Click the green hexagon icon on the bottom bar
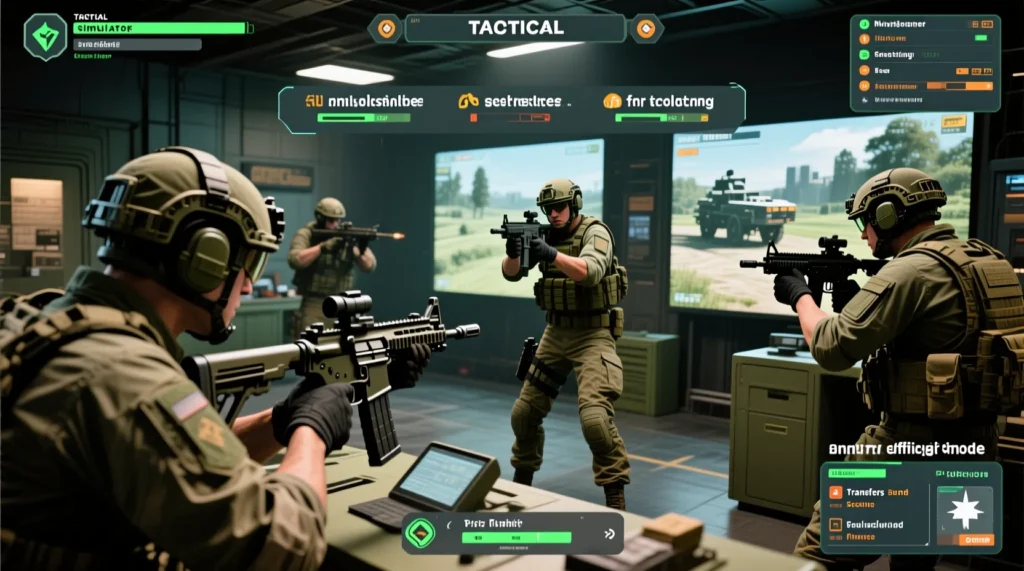Viewport: 1024px width, 571px height. pos(419,534)
